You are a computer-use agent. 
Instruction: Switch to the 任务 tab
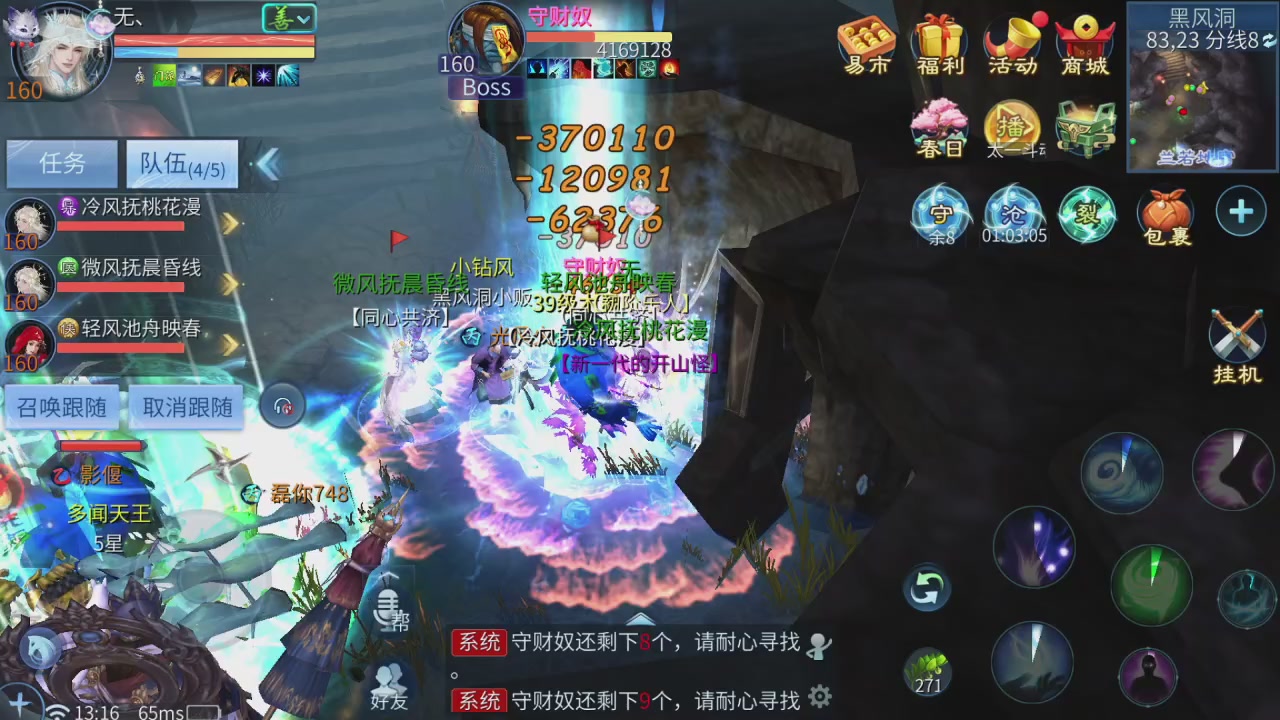[x=62, y=164]
